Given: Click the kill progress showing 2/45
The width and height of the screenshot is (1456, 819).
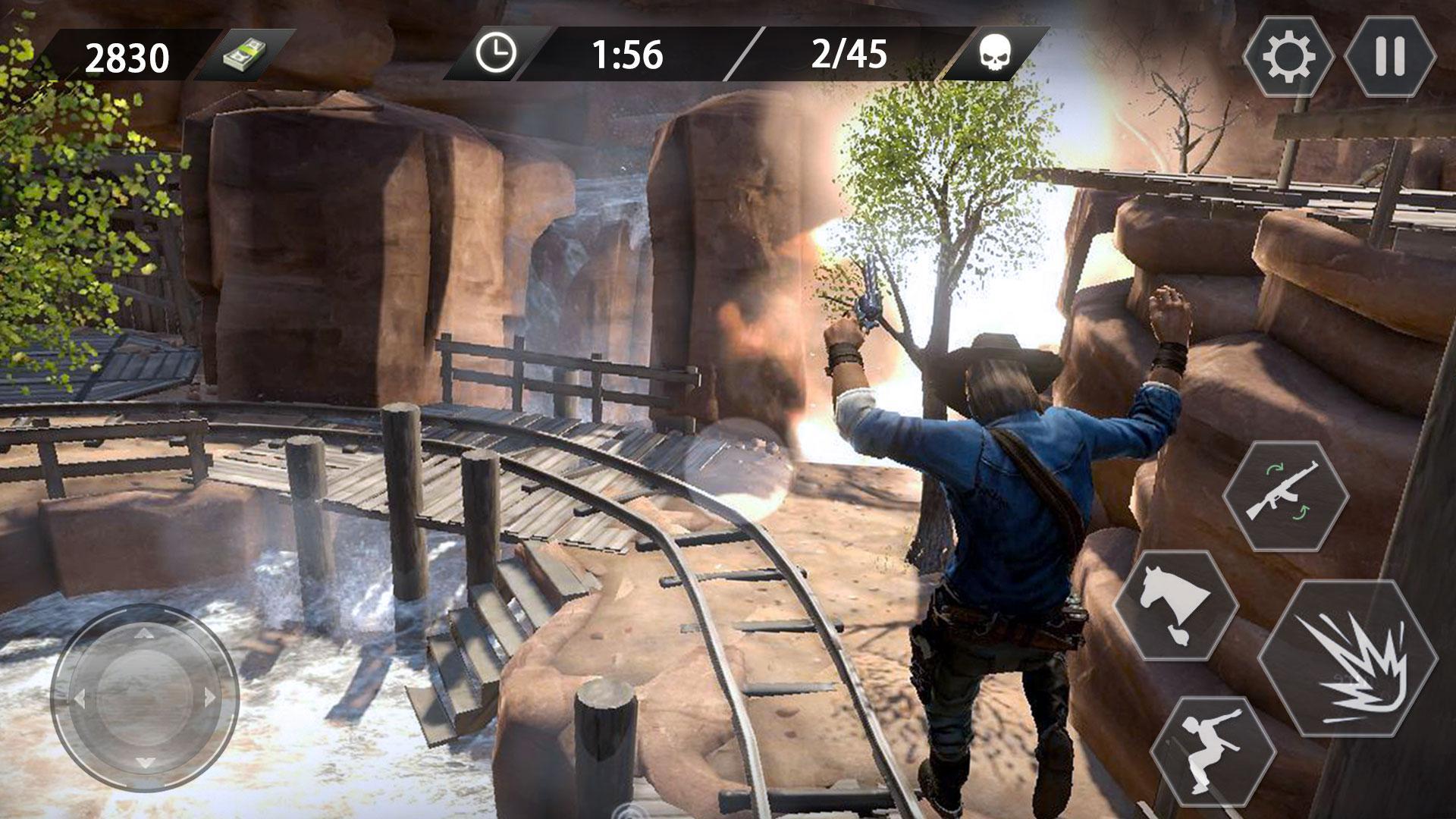Looking at the screenshot, I should click(x=849, y=53).
